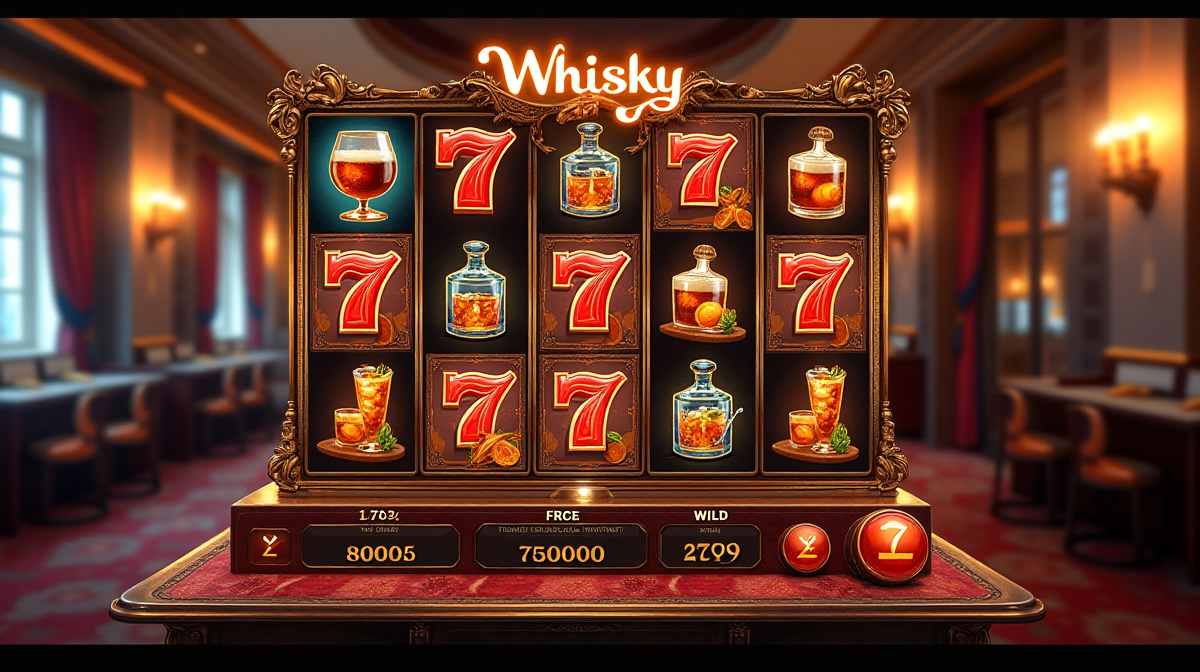Click the small round red button beside the spin button
Screen dimensions: 1200x672
[x=805, y=548]
